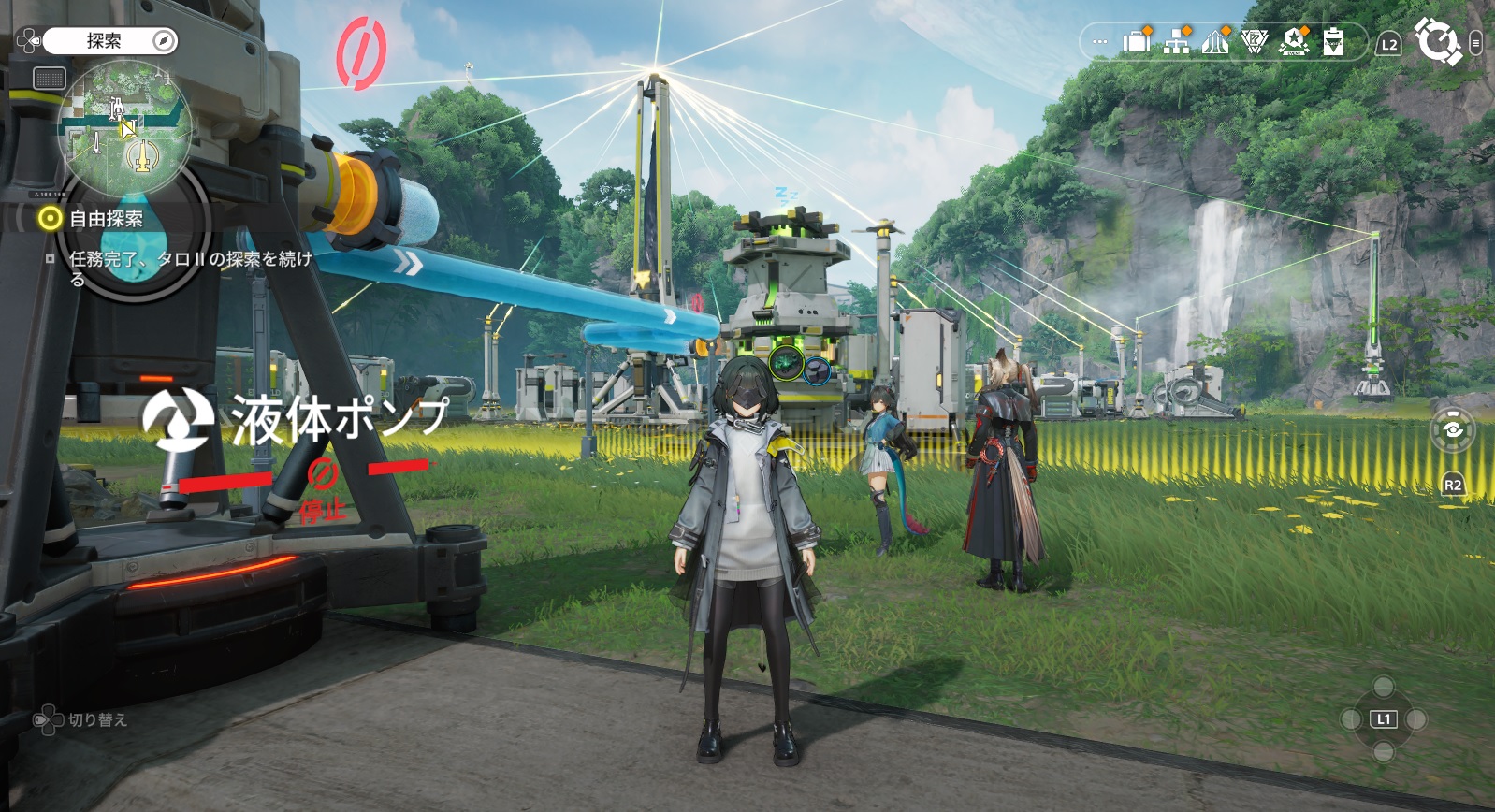Open the star event icon

(x=1294, y=41)
